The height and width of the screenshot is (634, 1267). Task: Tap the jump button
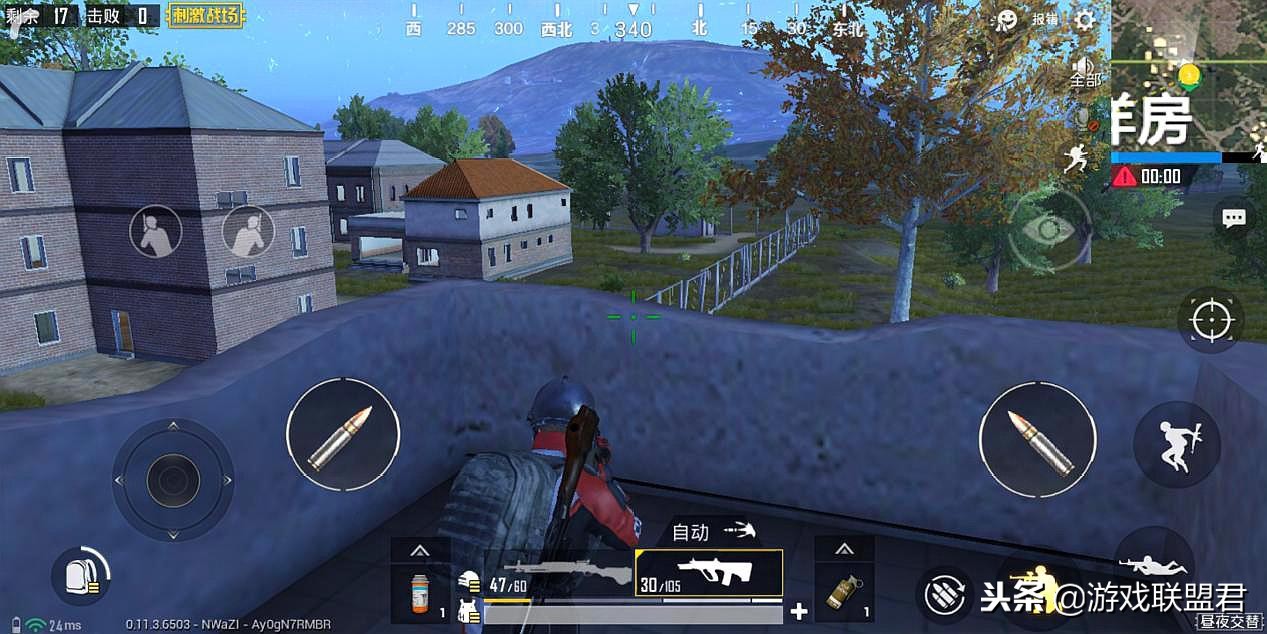(x=1176, y=444)
